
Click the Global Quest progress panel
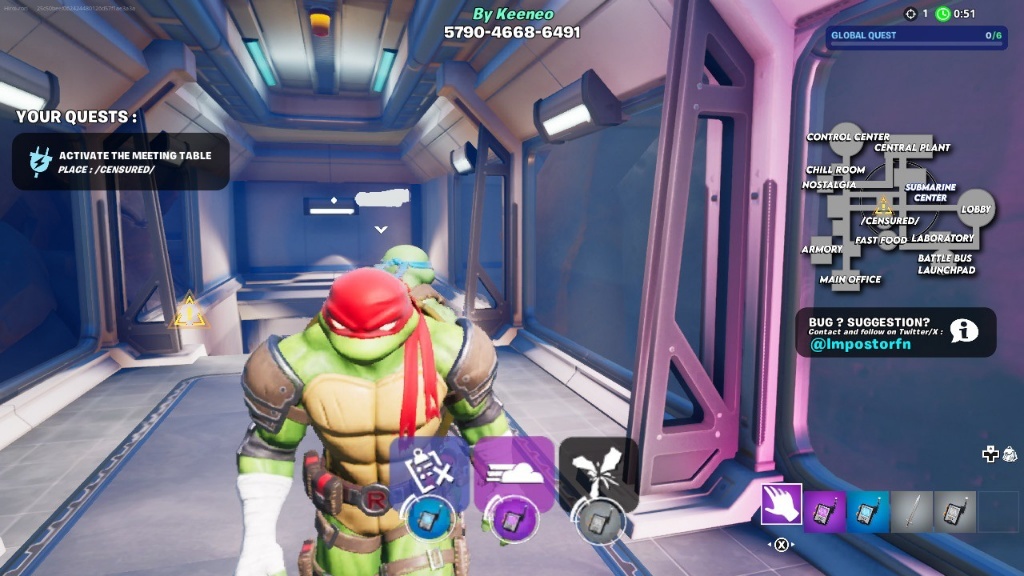916,36
